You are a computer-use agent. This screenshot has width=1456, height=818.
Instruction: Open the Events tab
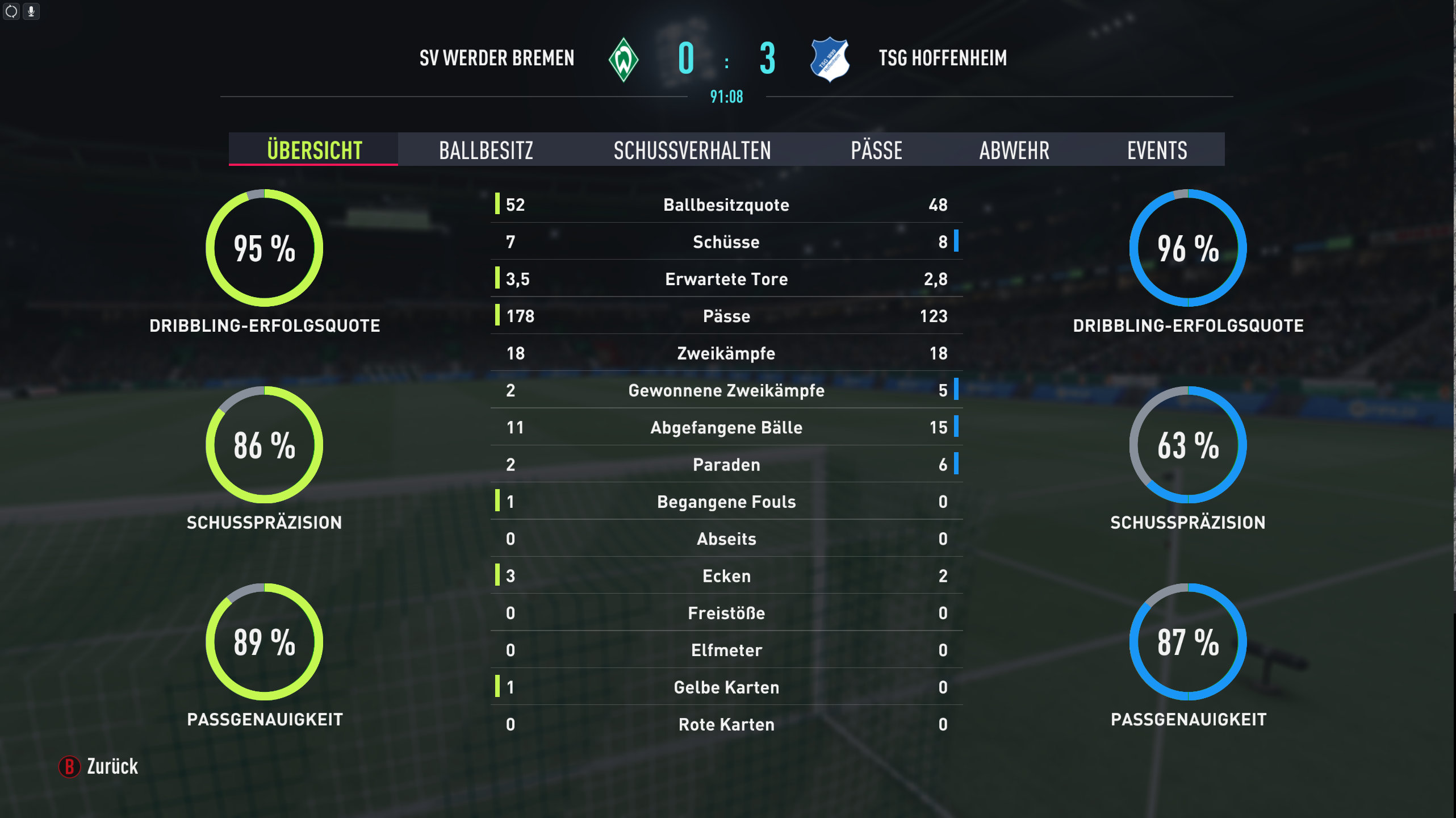click(1157, 150)
